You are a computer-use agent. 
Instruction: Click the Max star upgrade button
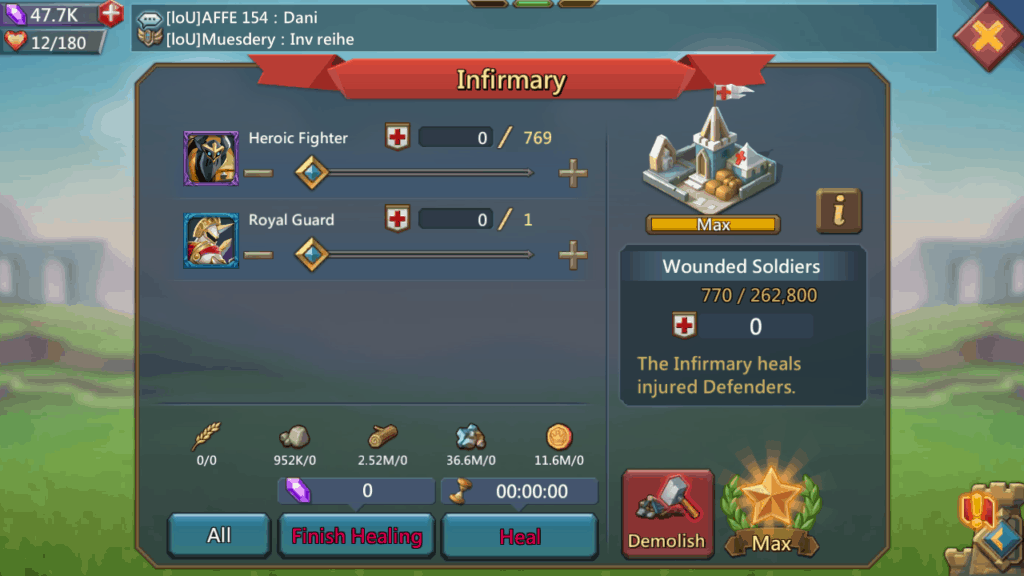[x=771, y=514]
